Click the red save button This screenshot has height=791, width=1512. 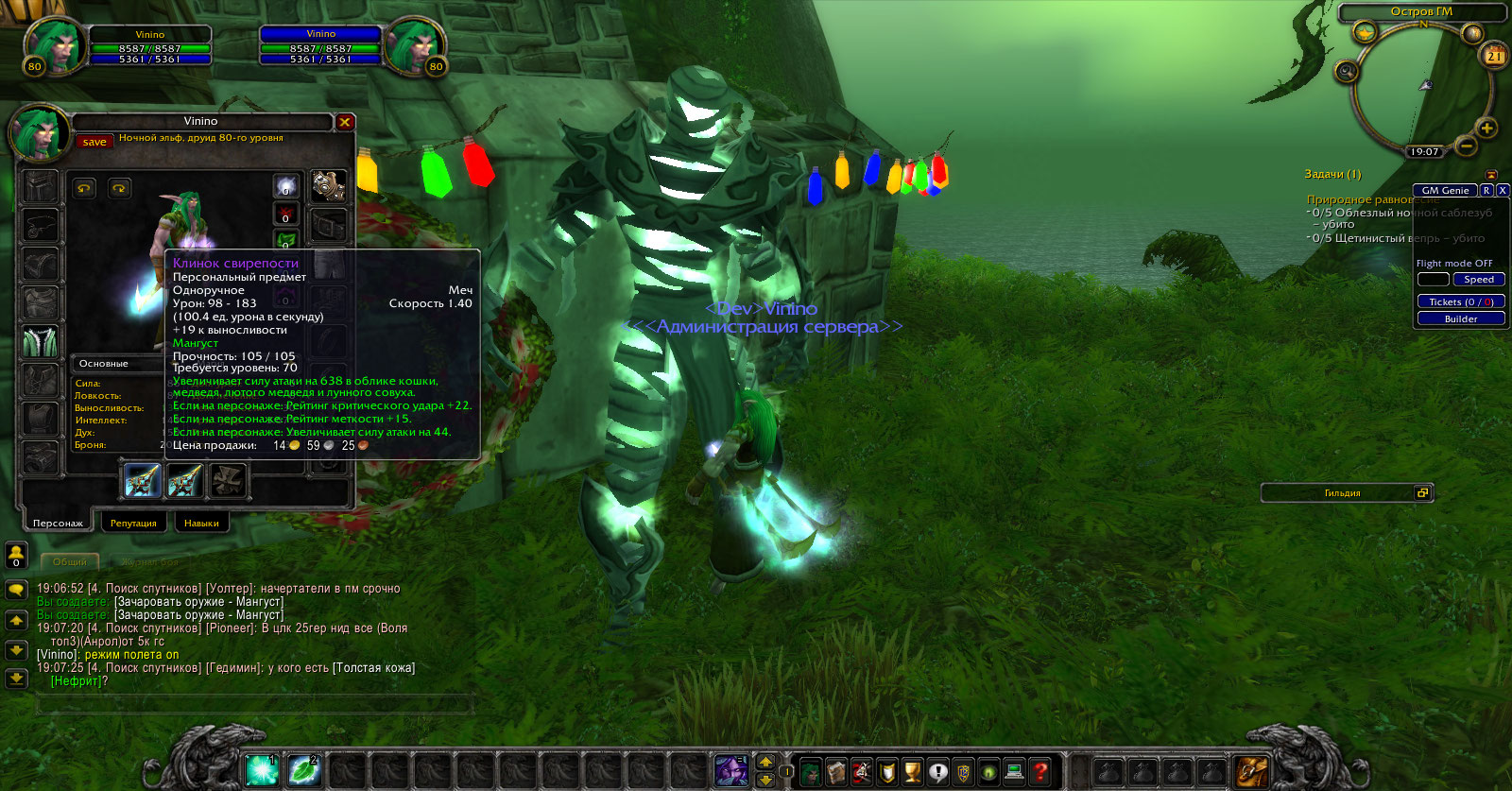tap(94, 142)
